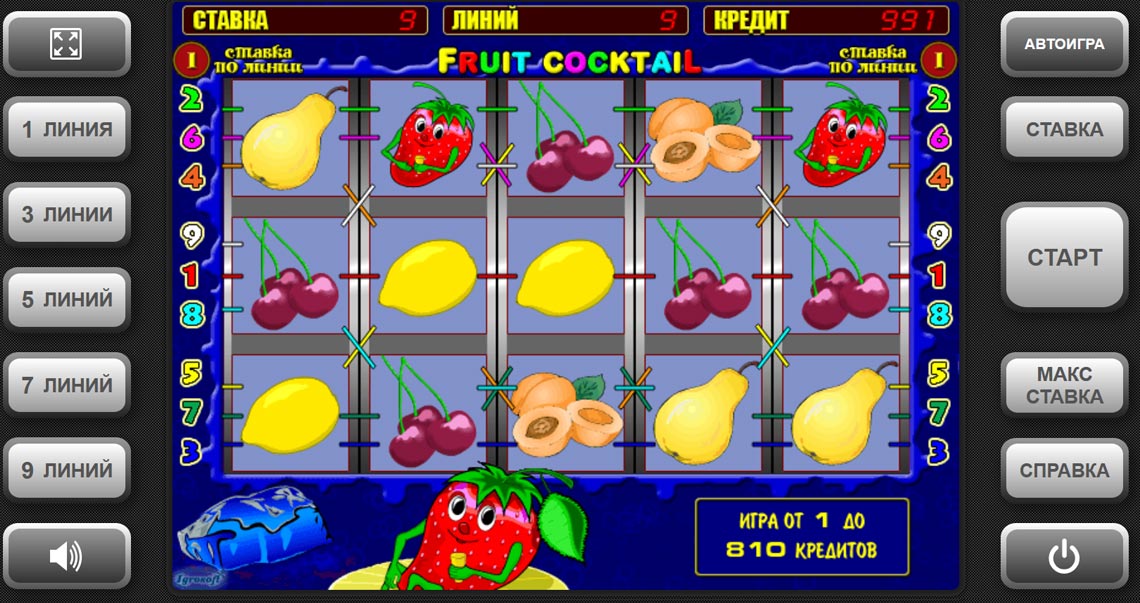Pick the 7 ЛИНИЙ button

pyautogui.click(x=66, y=385)
